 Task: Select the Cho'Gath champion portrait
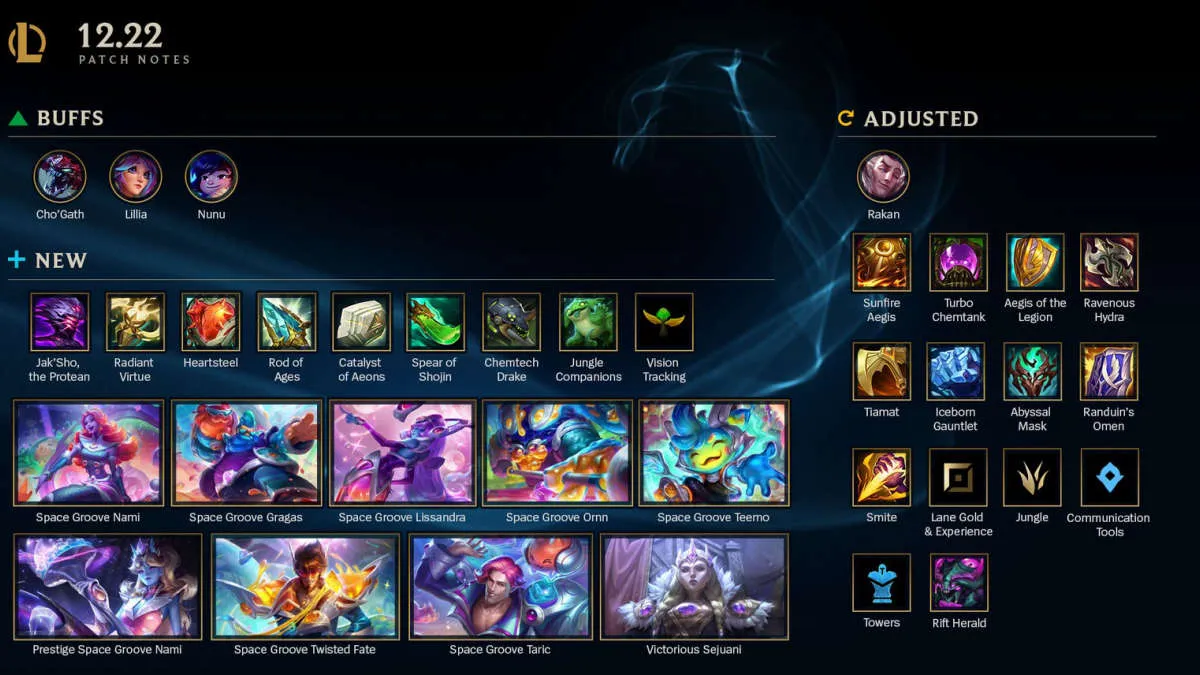tap(60, 177)
